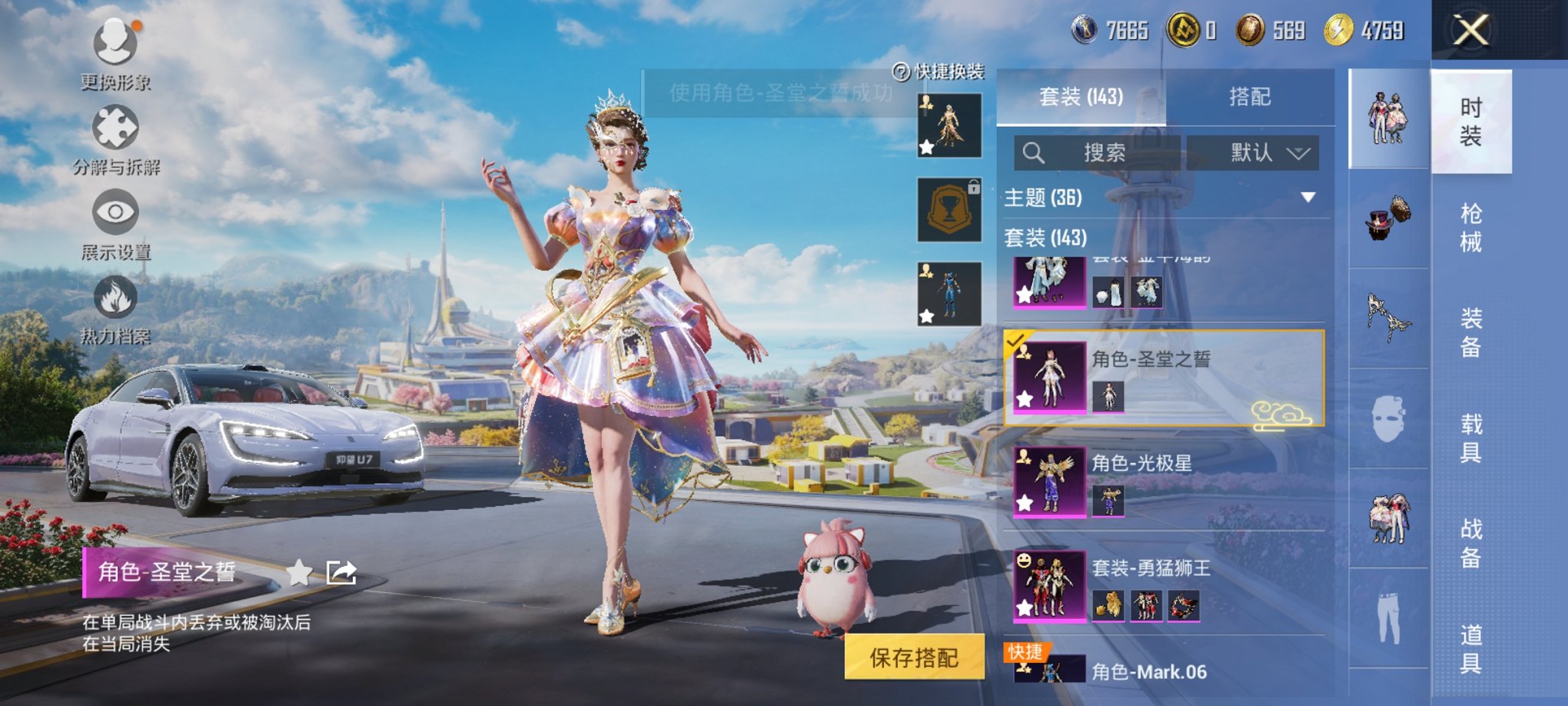Open 展示设置 display settings
The width and height of the screenshot is (1568, 706).
pyautogui.click(x=115, y=217)
